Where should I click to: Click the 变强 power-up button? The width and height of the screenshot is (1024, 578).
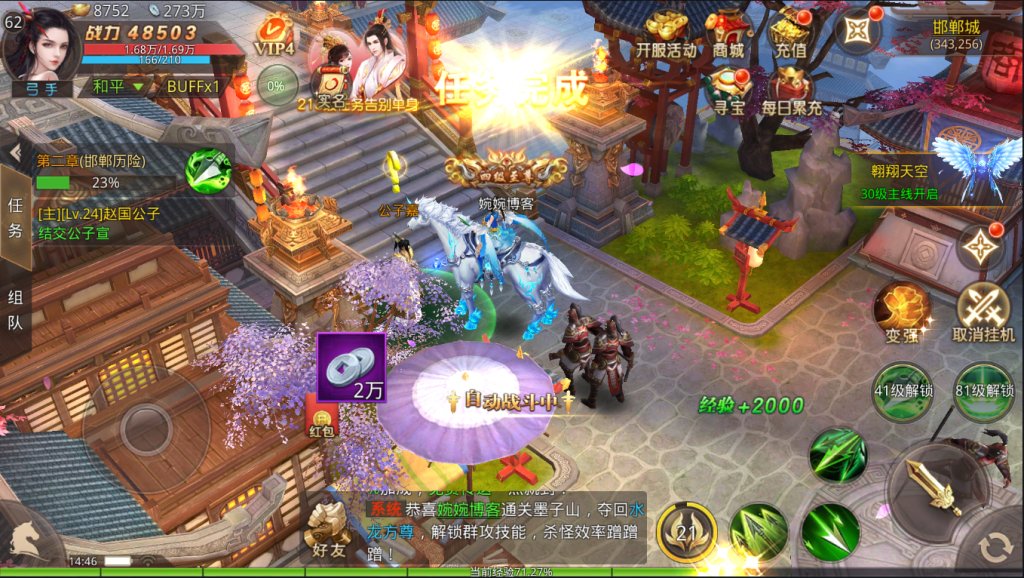(902, 311)
